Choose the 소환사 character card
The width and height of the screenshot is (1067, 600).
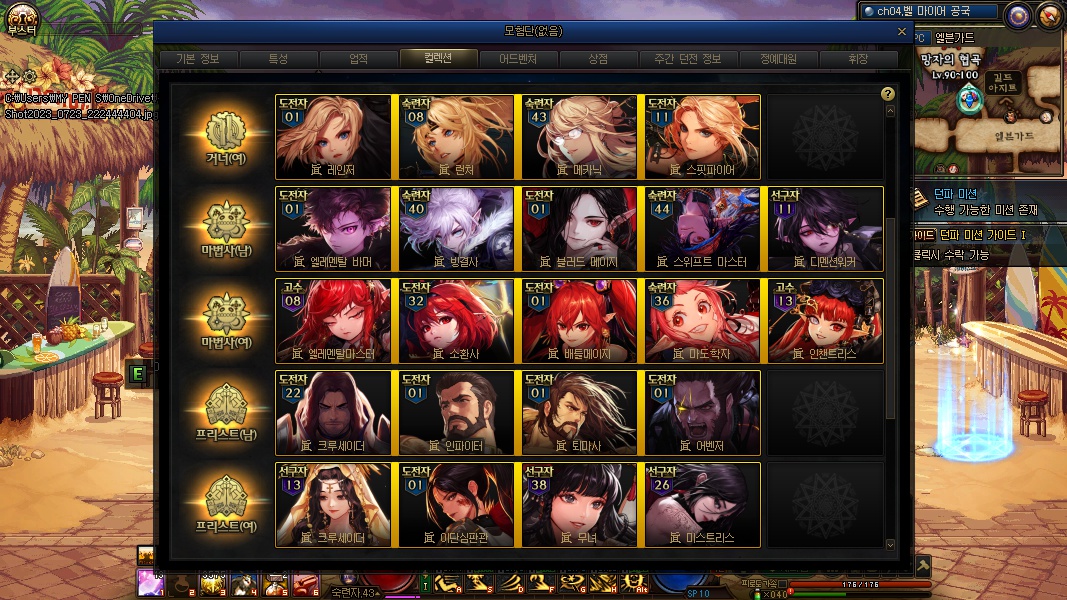click(456, 321)
